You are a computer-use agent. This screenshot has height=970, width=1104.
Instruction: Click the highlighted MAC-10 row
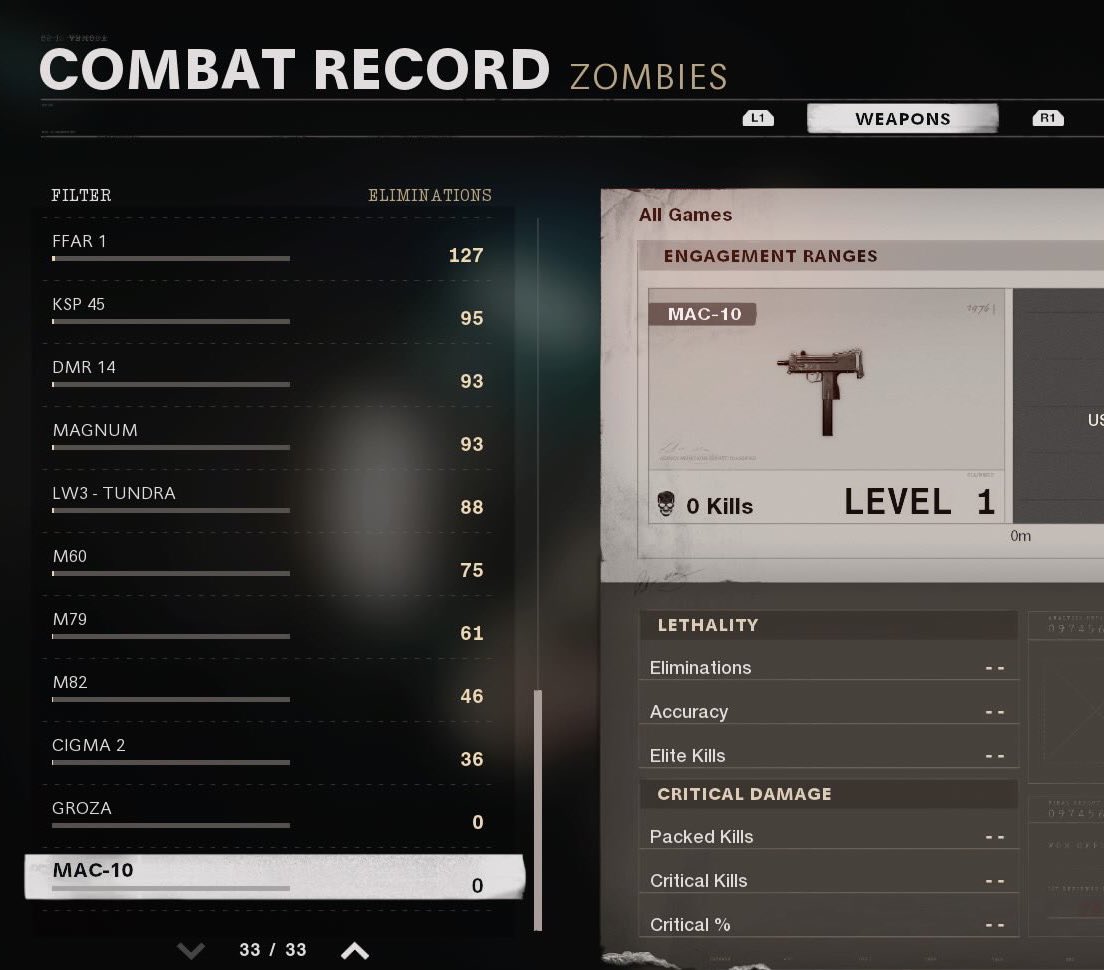click(x=274, y=877)
